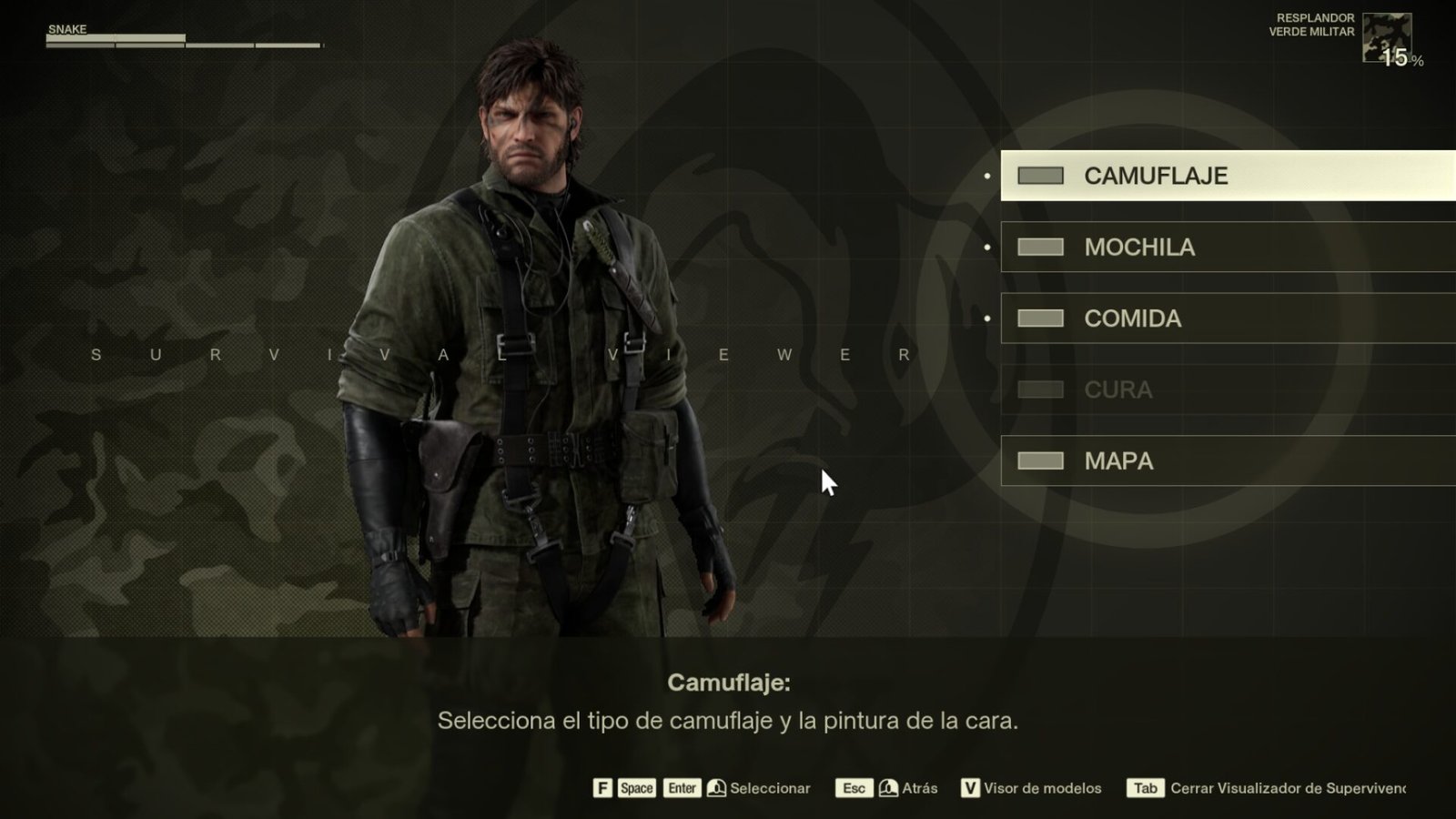Screen dimensions: 1456x819
Task: Open the Visor de modelos
Action: pyautogui.click(x=1042, y=788)
